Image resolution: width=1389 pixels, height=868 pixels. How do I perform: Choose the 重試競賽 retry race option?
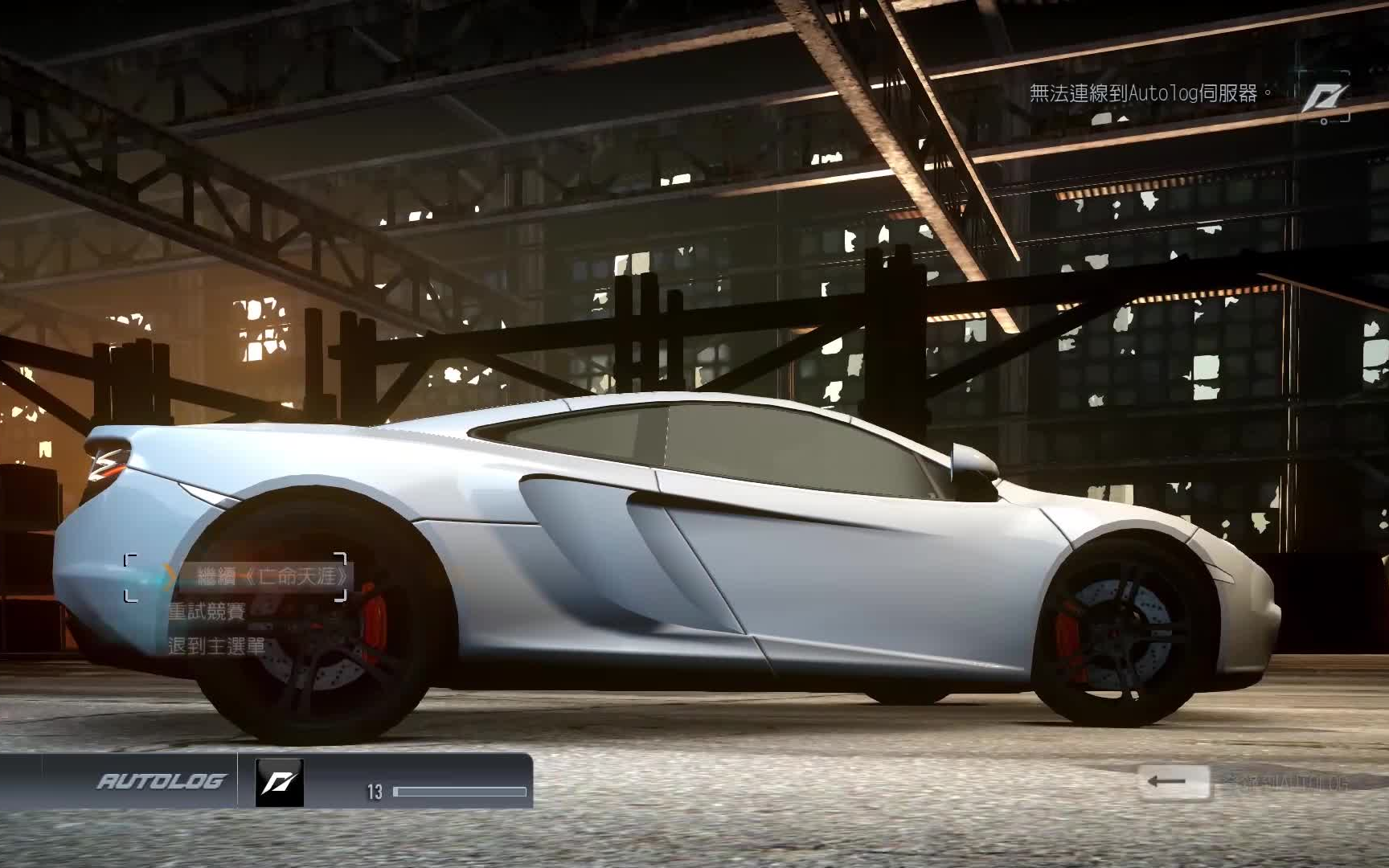point(207,612)
